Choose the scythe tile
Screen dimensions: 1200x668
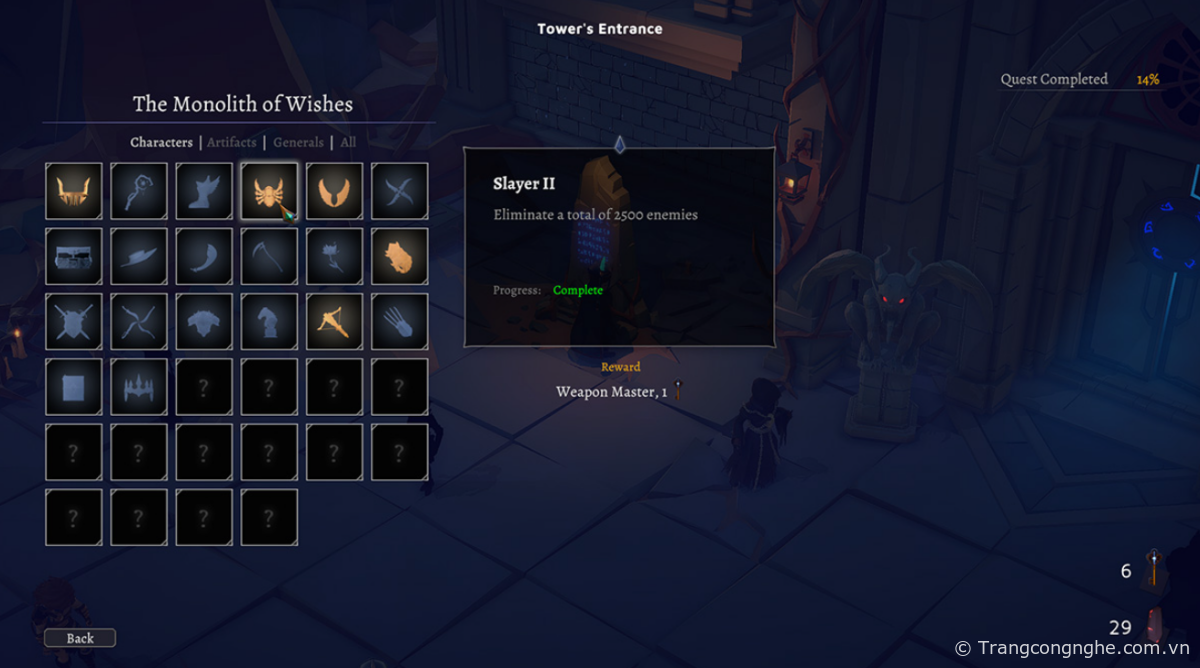(269, 256)
